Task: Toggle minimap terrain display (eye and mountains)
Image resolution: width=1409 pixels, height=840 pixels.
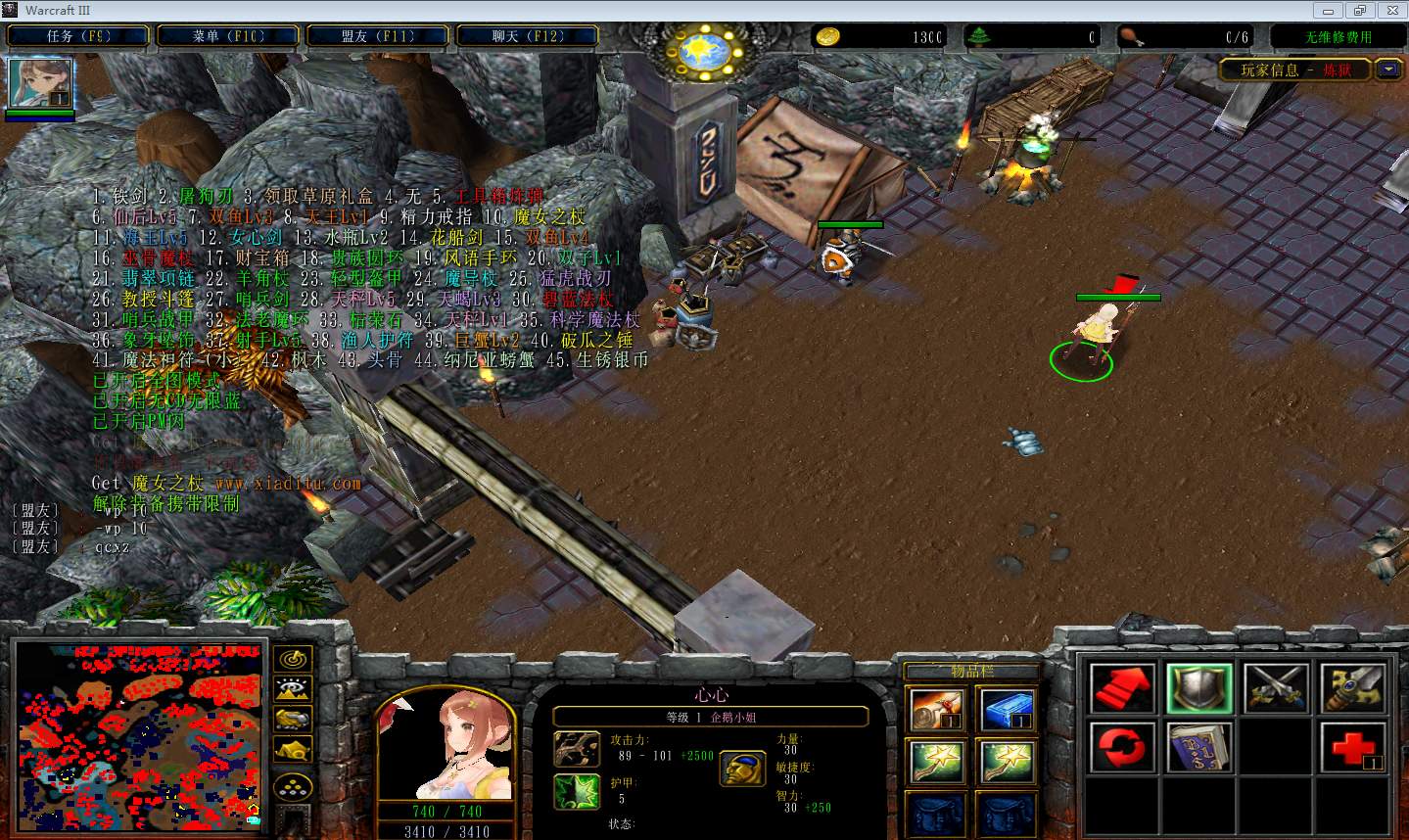Action: pyautogui.click(x=293, y=689)
